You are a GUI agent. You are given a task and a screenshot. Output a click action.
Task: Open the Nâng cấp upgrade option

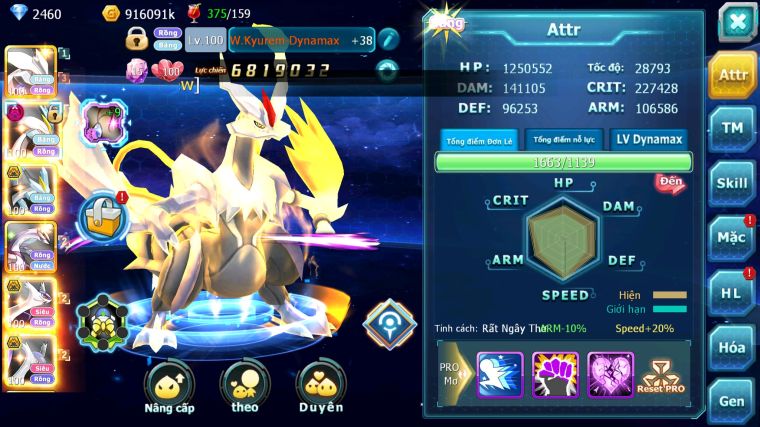pyautogui.click(x=169, y=385)
